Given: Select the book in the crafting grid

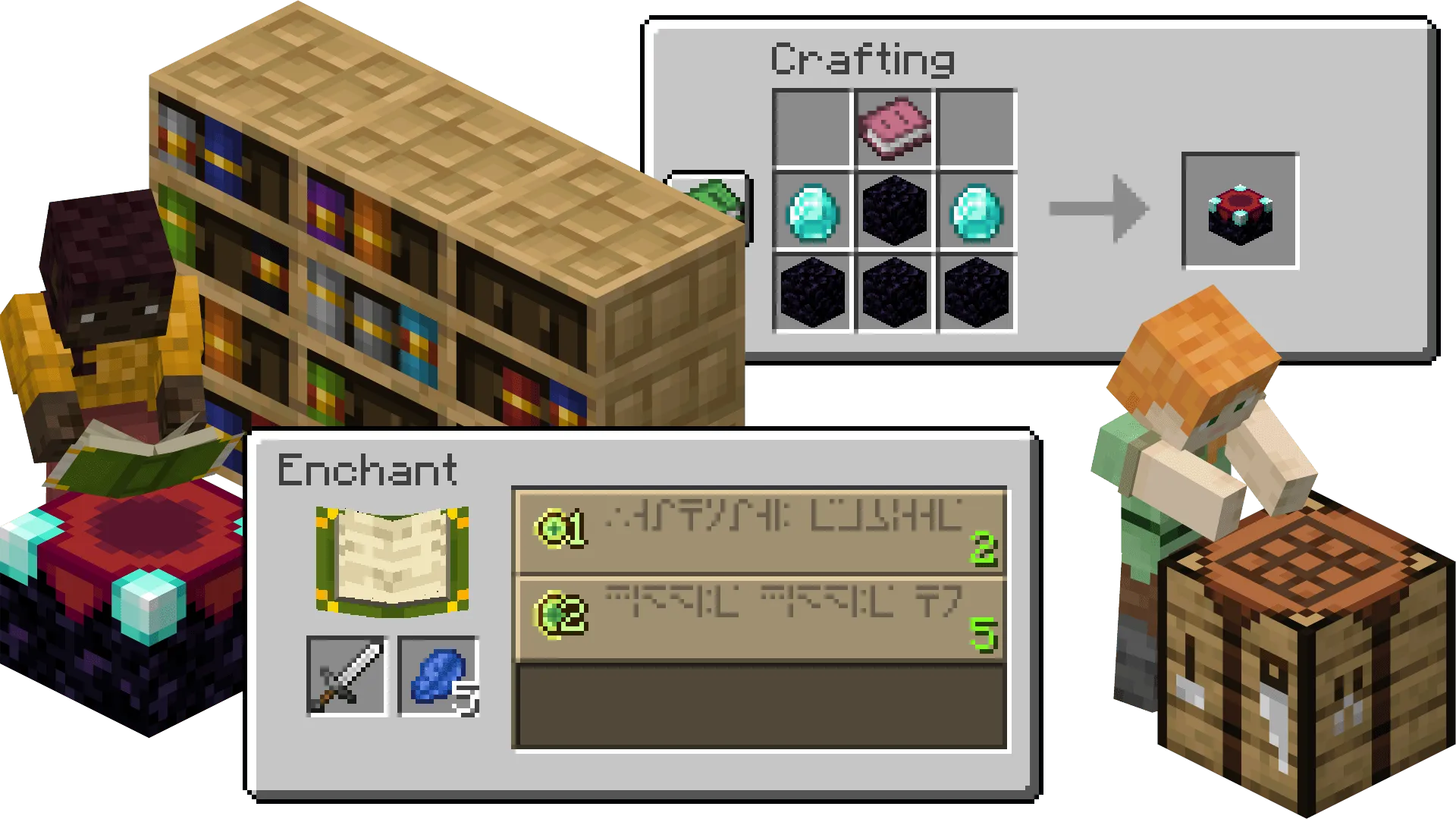Looking at the screenshot, I should point(896,127).
